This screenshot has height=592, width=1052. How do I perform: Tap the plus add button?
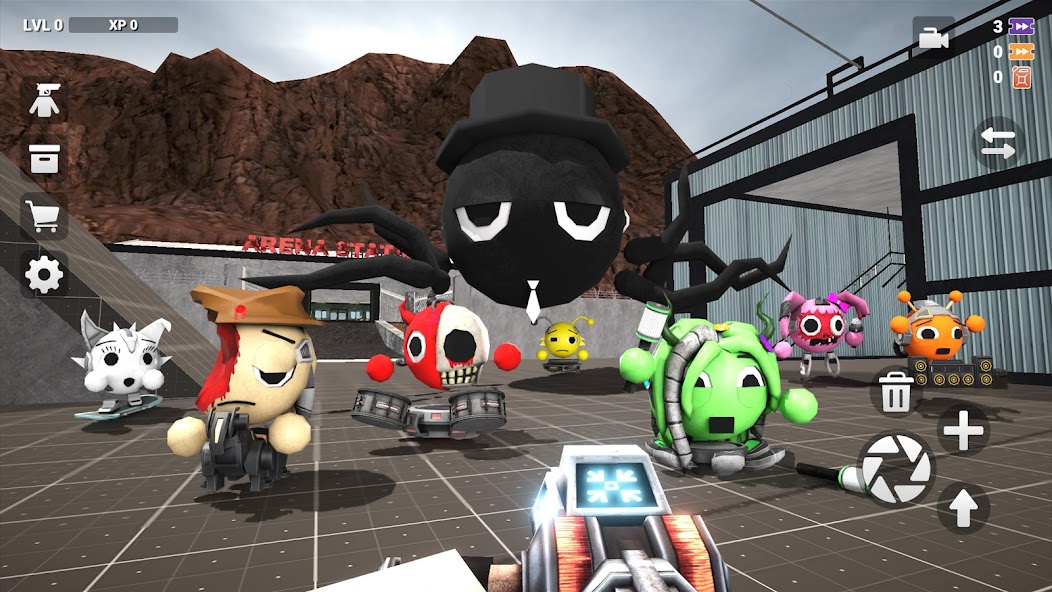click(x=964, y=431)
